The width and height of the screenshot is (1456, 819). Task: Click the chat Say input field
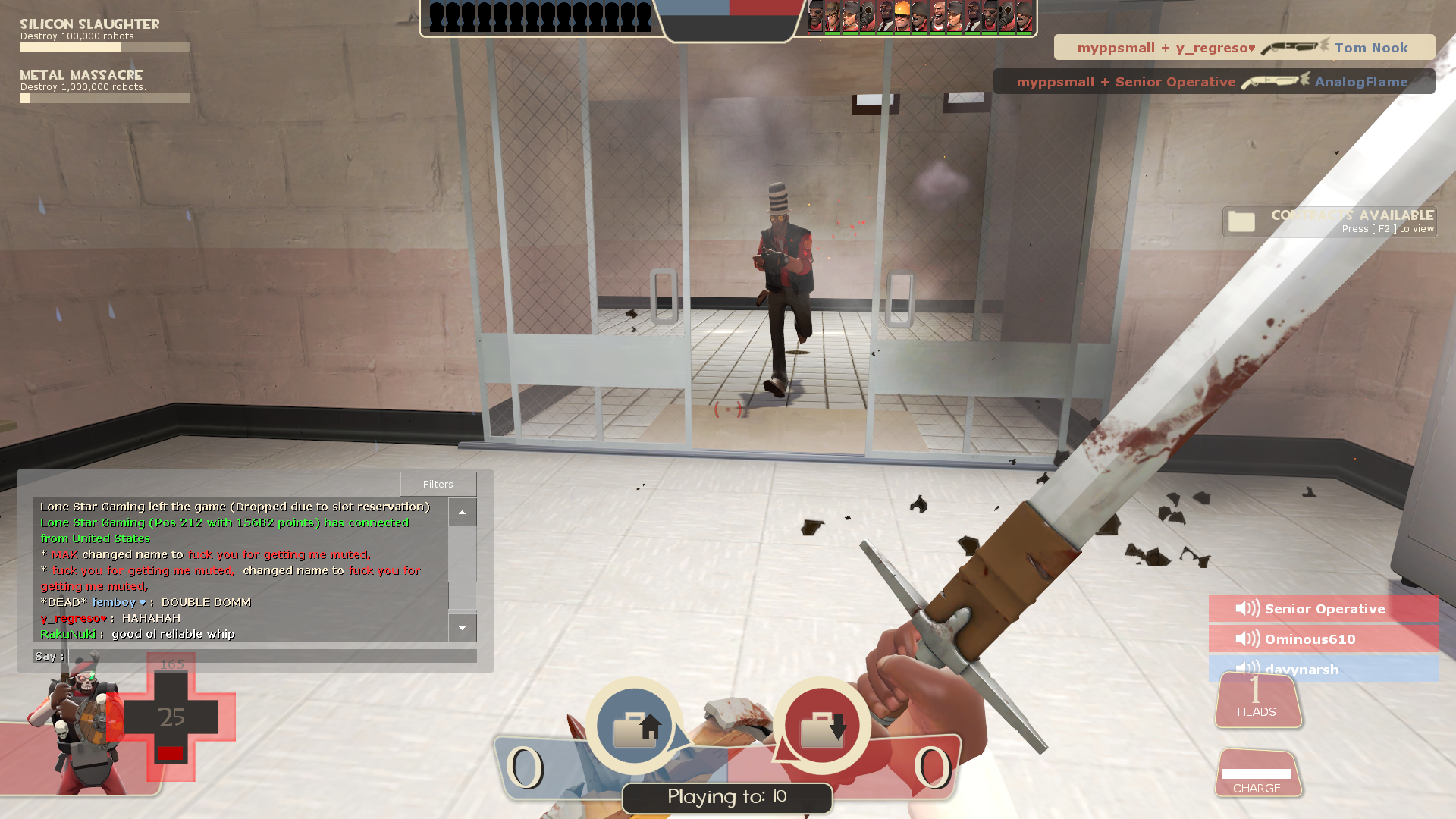click(x=271, y=656)
